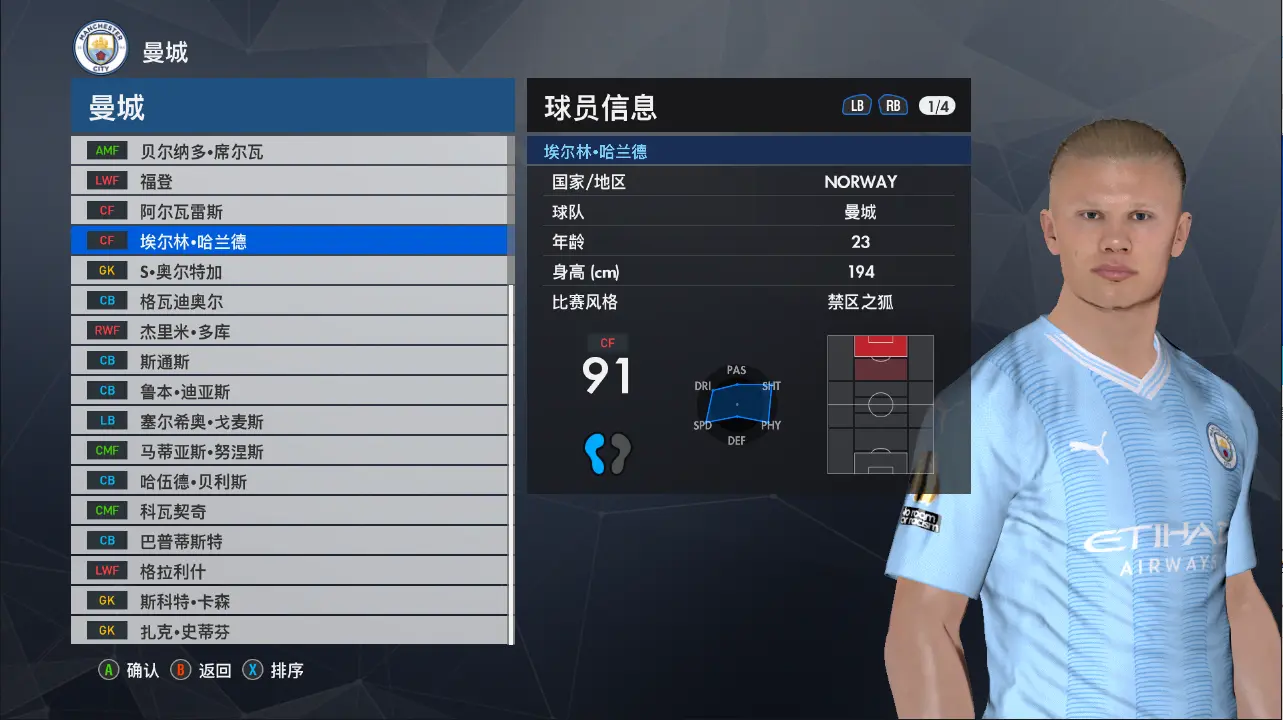Screen dimensions: 1283x720
Task: Pick goalkeeper S•奥尔特加
Action: tap(289, 271)
